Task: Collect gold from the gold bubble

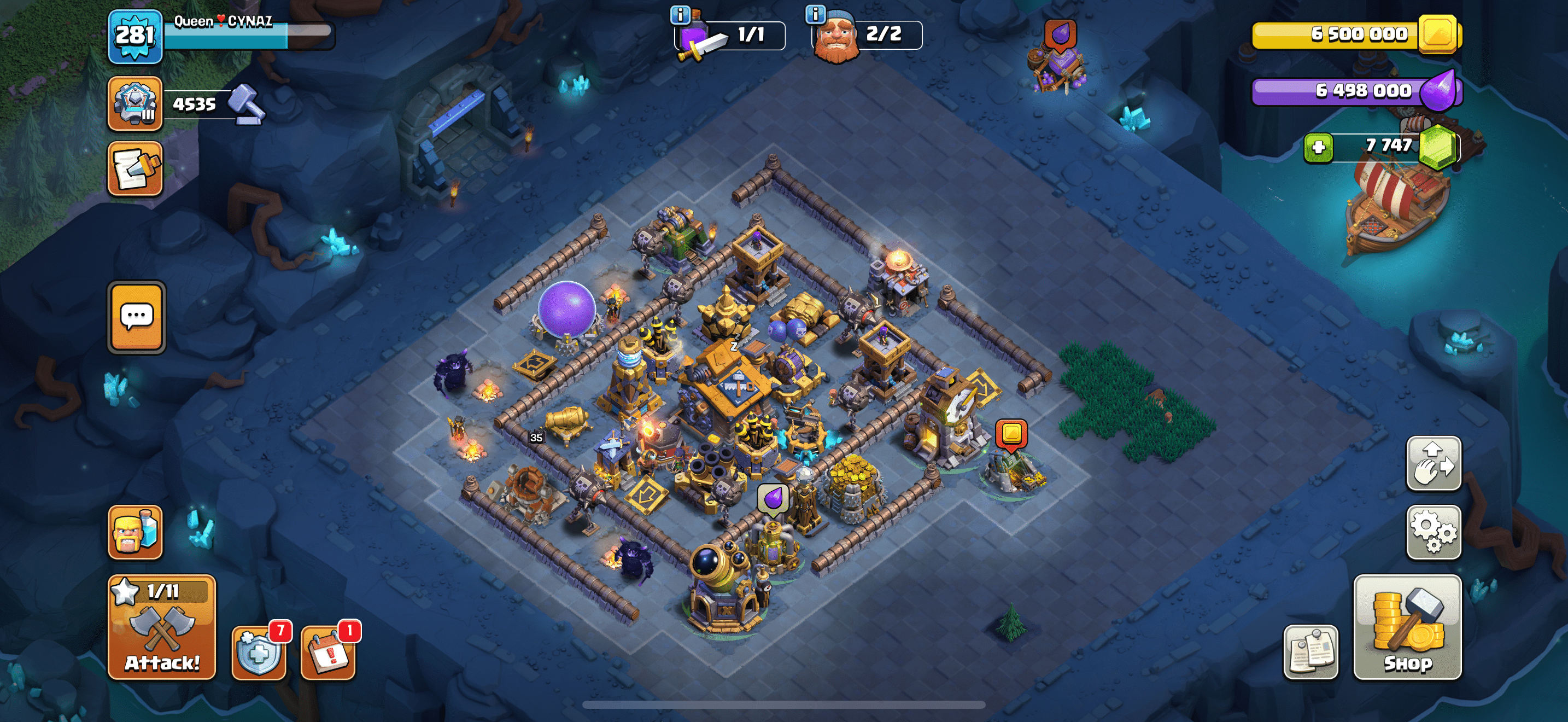Action: tap(1011, 433)
